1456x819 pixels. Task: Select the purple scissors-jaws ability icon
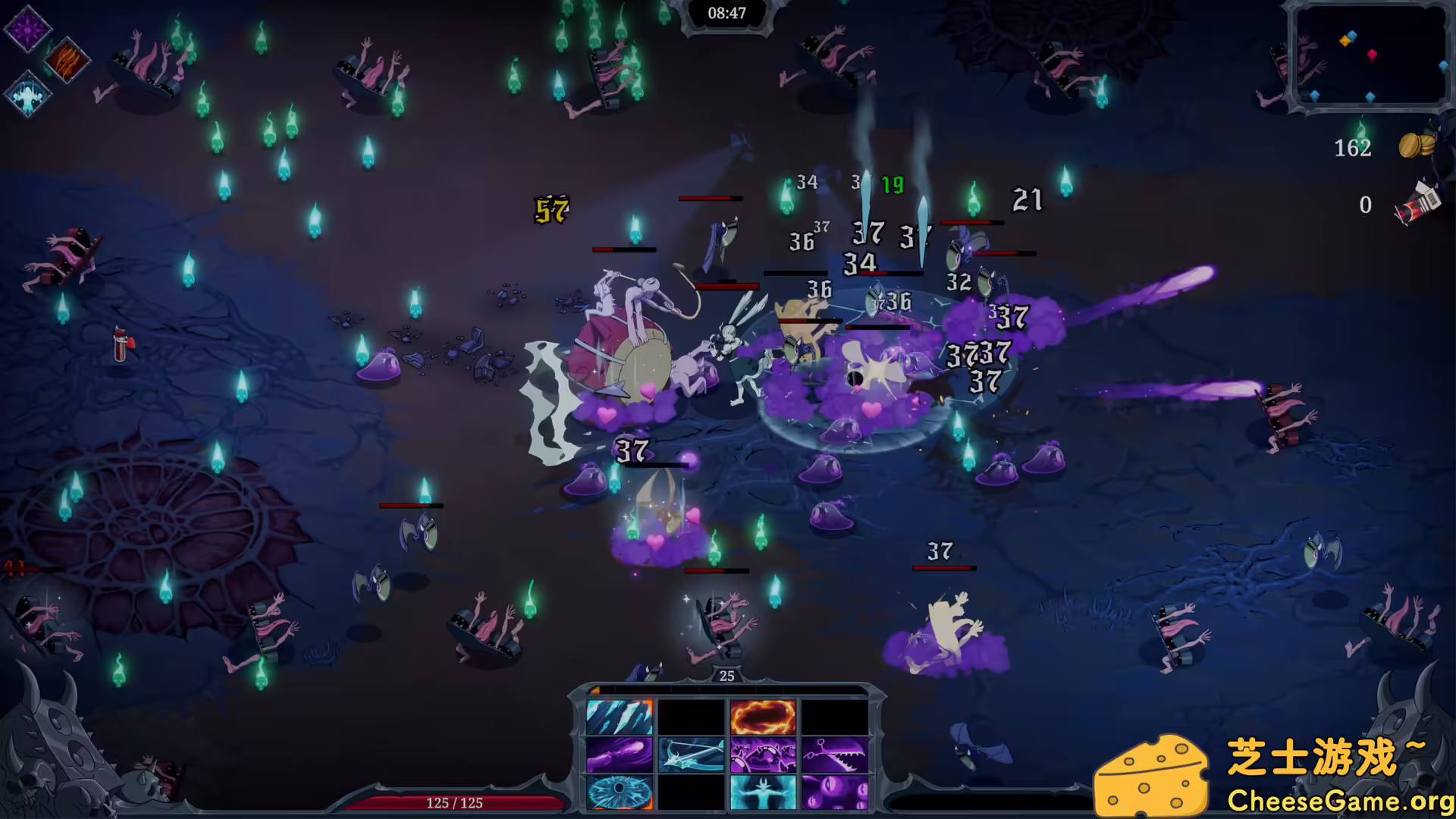(x=836, y=755)
